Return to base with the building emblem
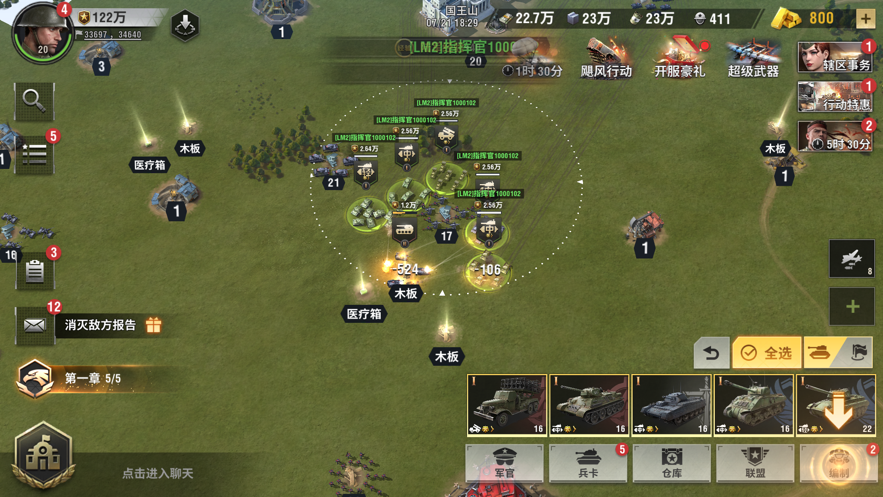This screenshot has height=497, width=883. click(43, 453)
